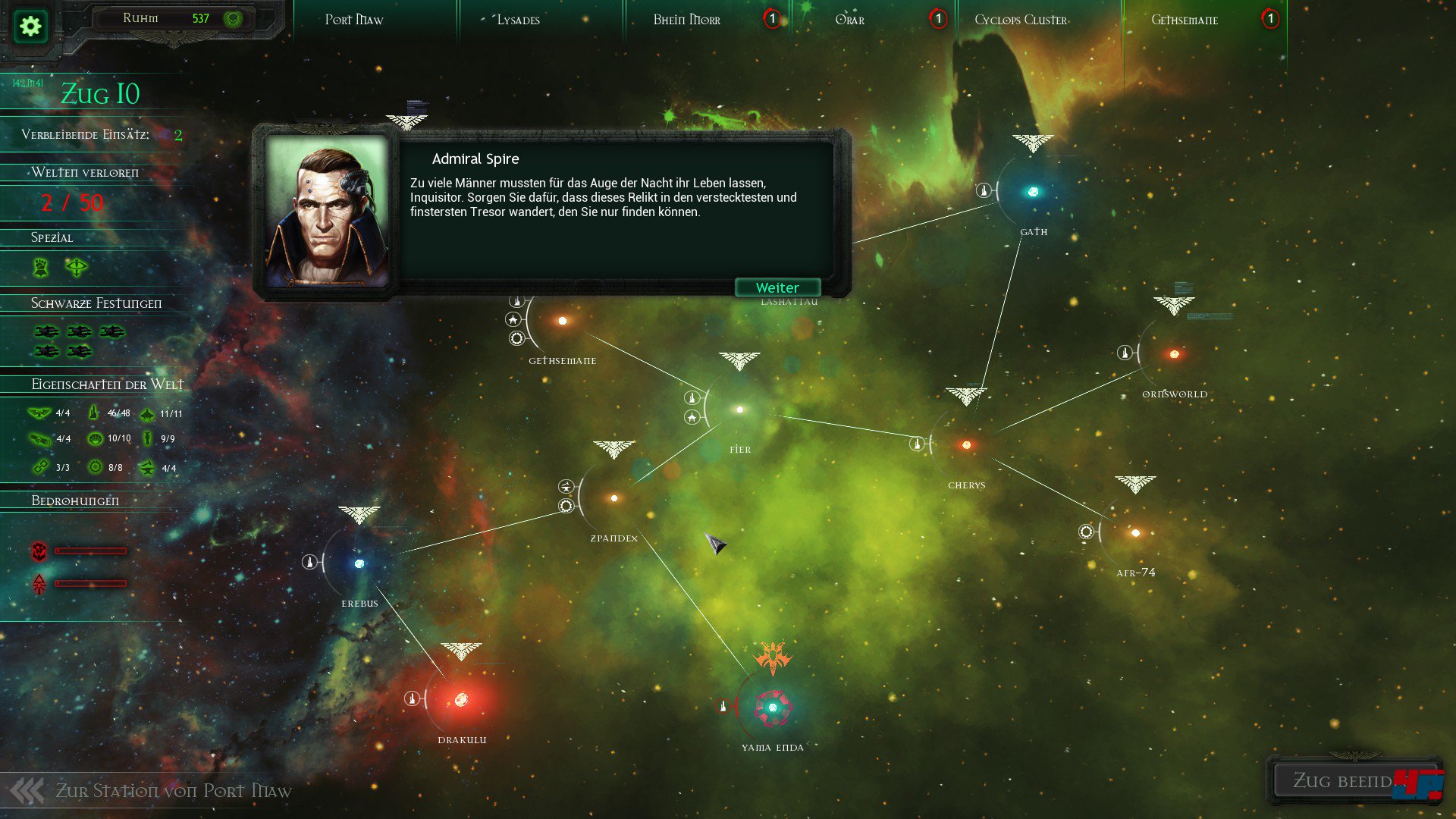1456x819 pixels.
Task: Show the Cyclops Cluster sector tab
Action: (x=1021, y=20)
